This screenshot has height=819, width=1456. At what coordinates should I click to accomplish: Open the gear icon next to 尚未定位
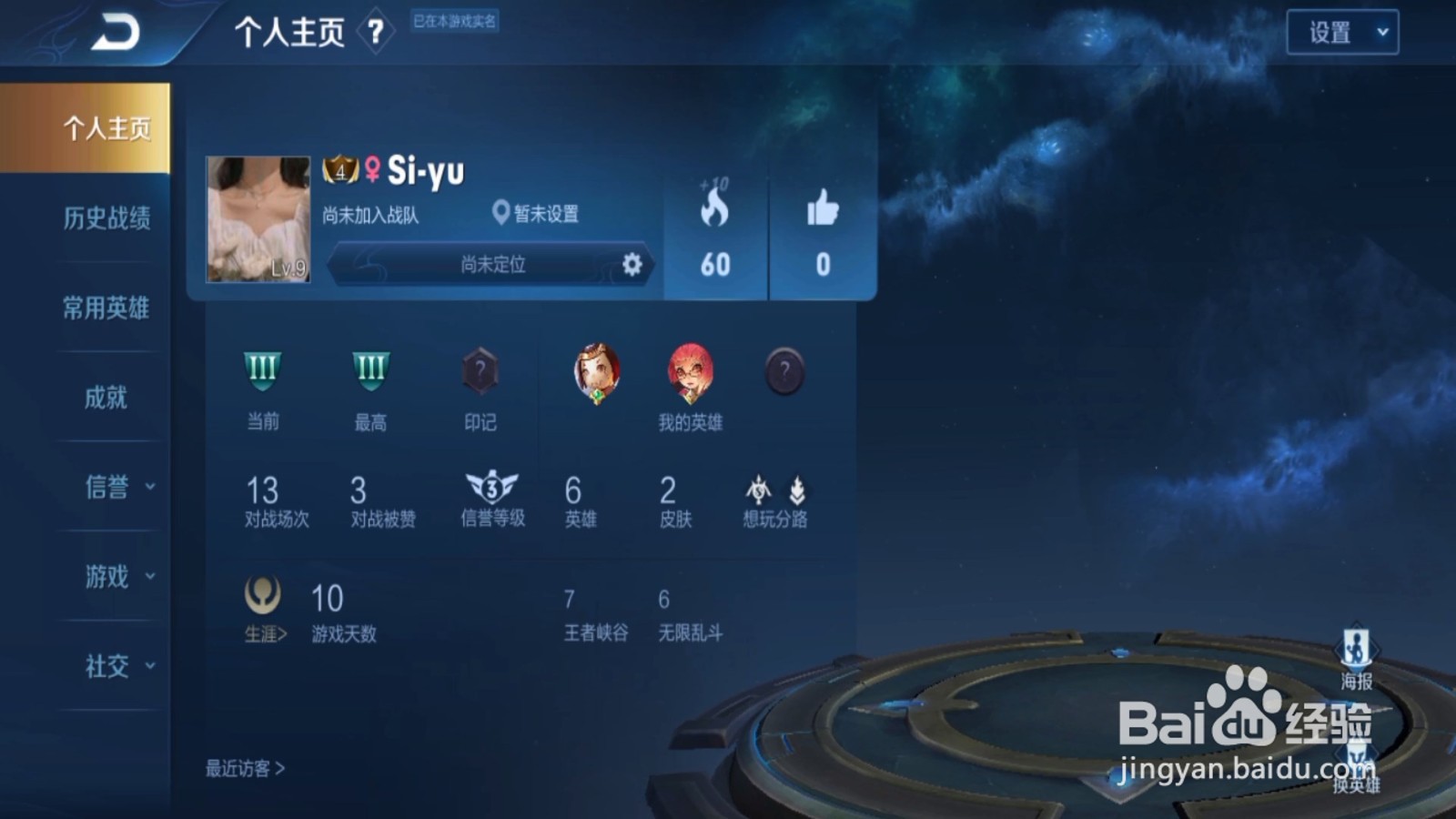point(632,265)
